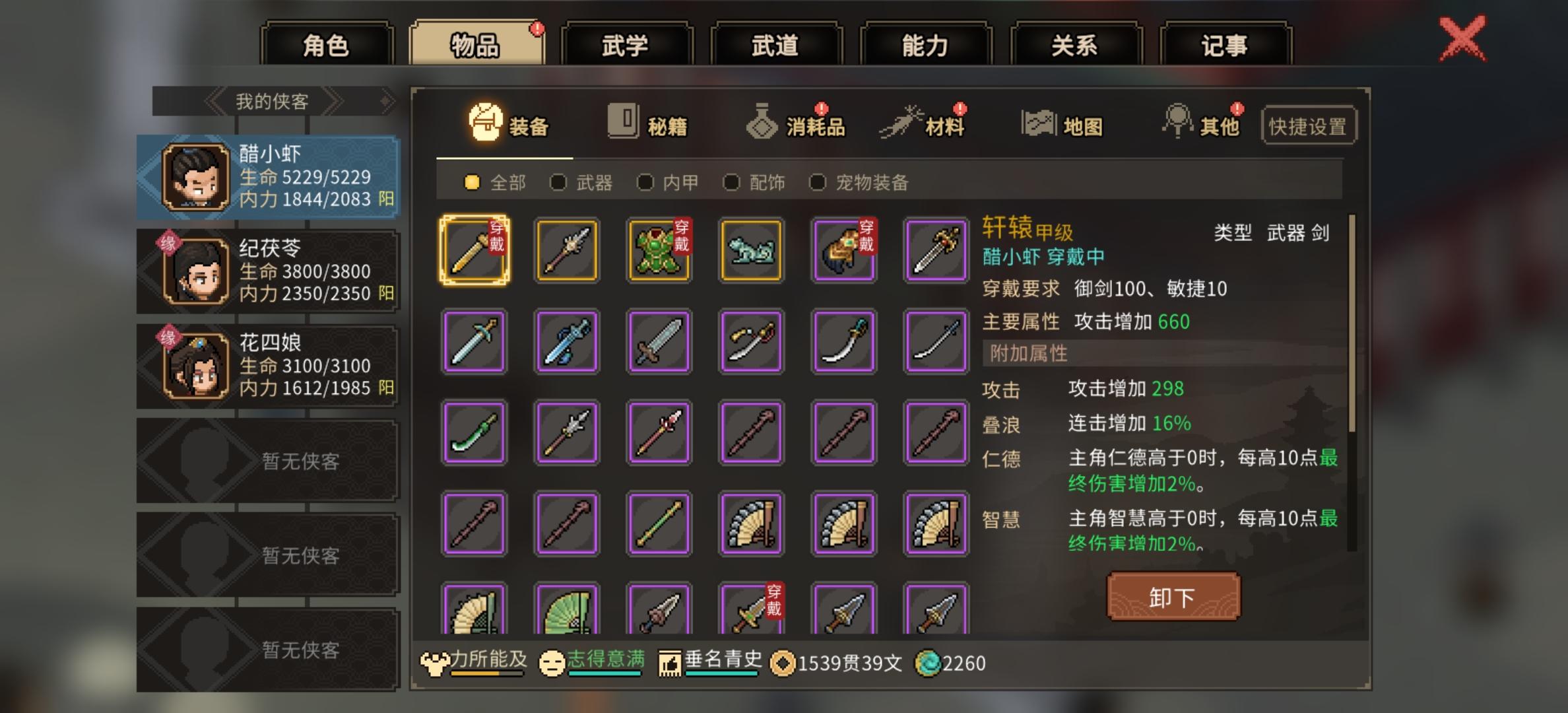Screen dimensions: 1568x713
Task: Select the 全部 filter radio button
Action: coord(471,183)
